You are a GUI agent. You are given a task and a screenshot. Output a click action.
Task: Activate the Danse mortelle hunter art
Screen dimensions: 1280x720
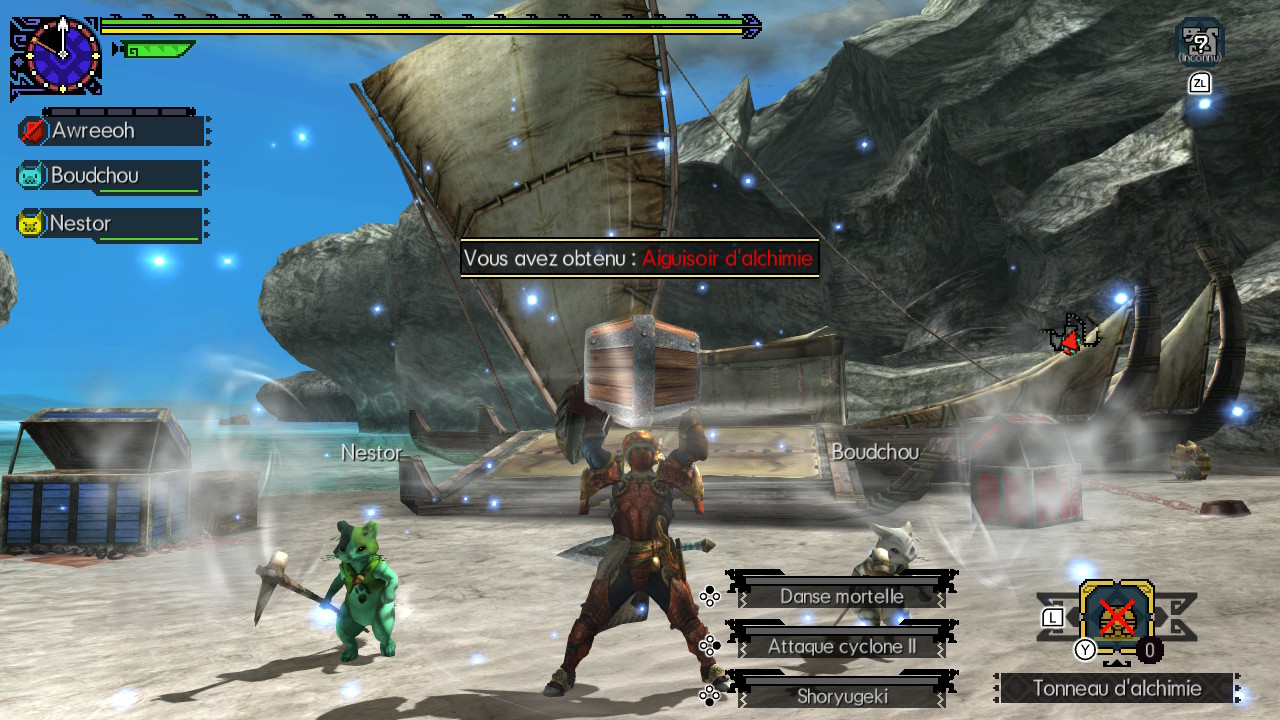click(x=841, y=596)
